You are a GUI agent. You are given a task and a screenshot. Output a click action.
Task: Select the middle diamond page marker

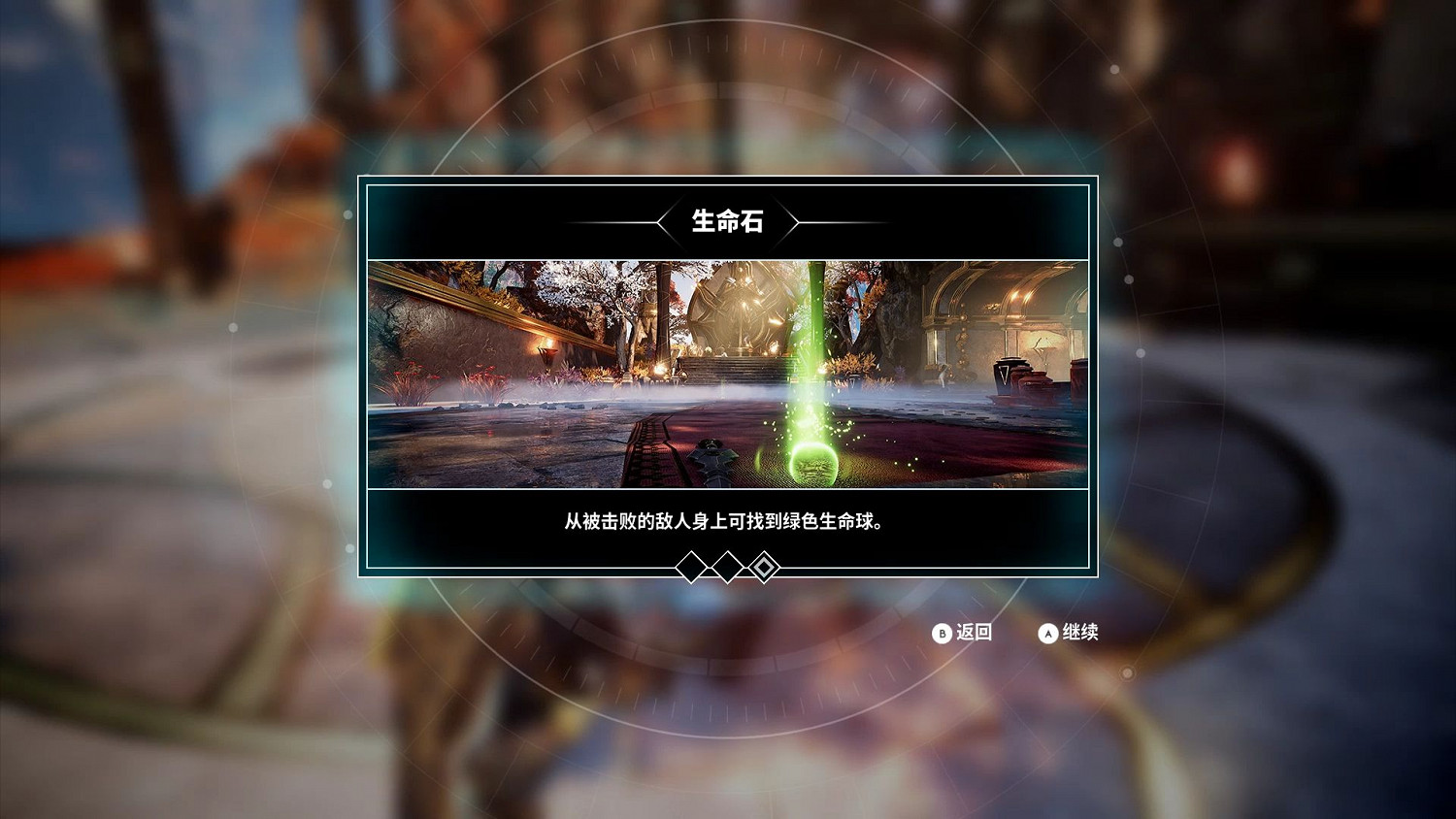coord(728,566)
